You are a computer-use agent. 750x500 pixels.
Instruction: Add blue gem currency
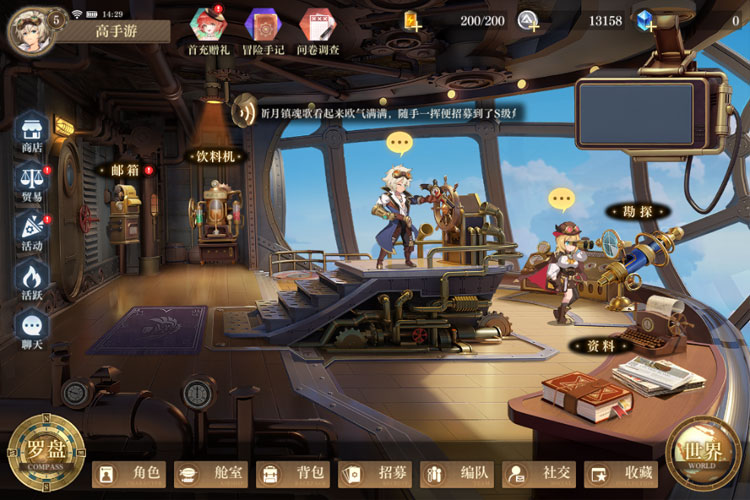pos(646,21)
